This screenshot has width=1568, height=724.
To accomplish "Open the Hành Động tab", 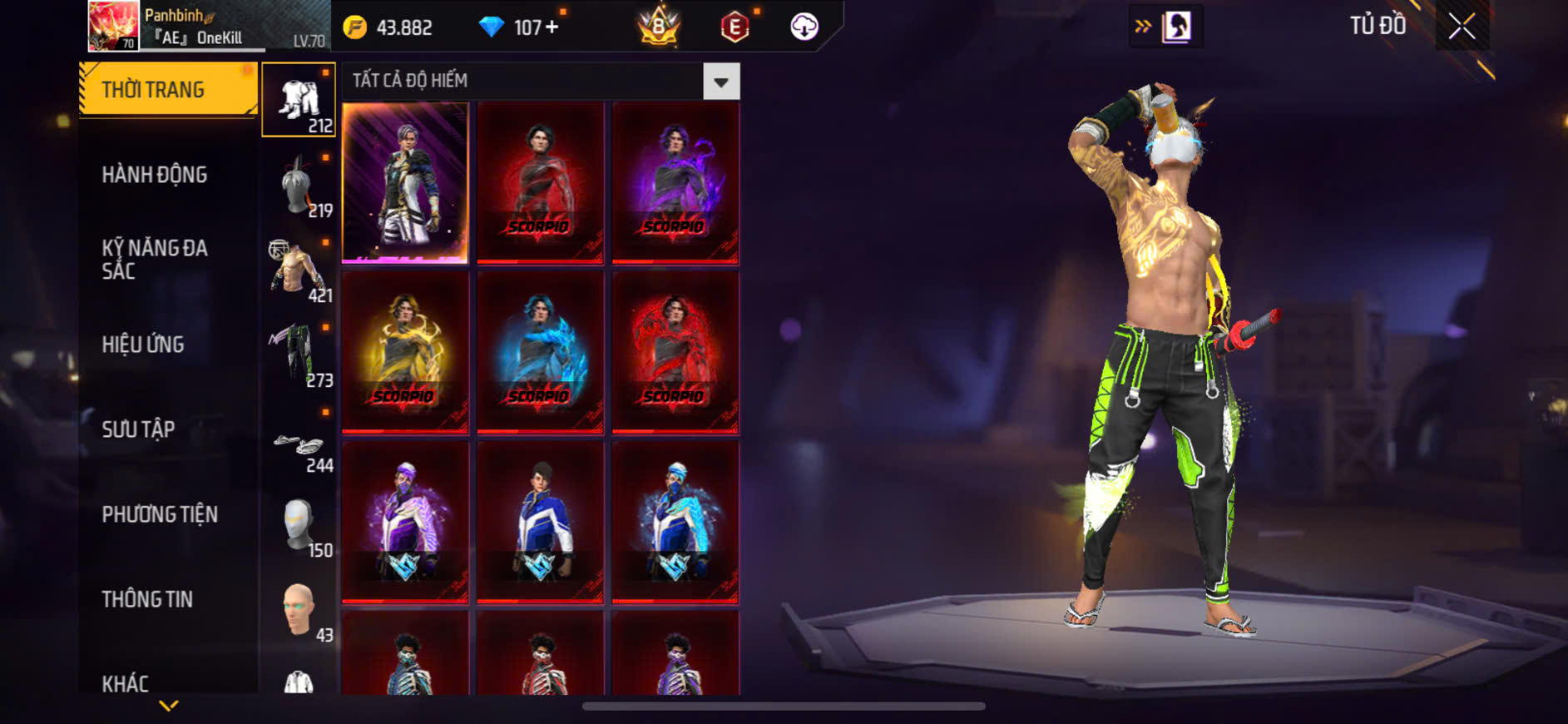I will (155, 175).
